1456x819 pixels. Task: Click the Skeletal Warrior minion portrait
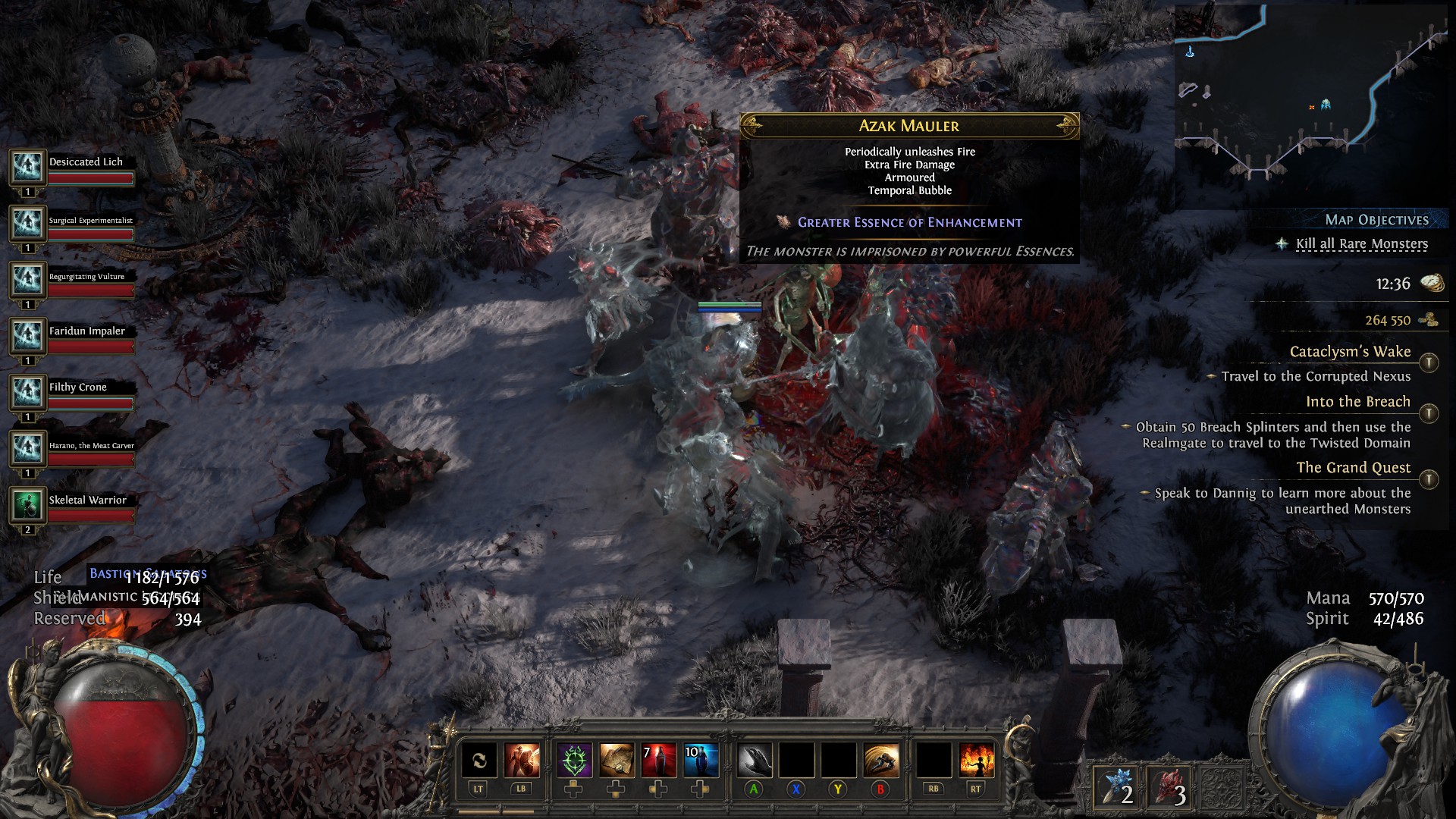(28, 505)
